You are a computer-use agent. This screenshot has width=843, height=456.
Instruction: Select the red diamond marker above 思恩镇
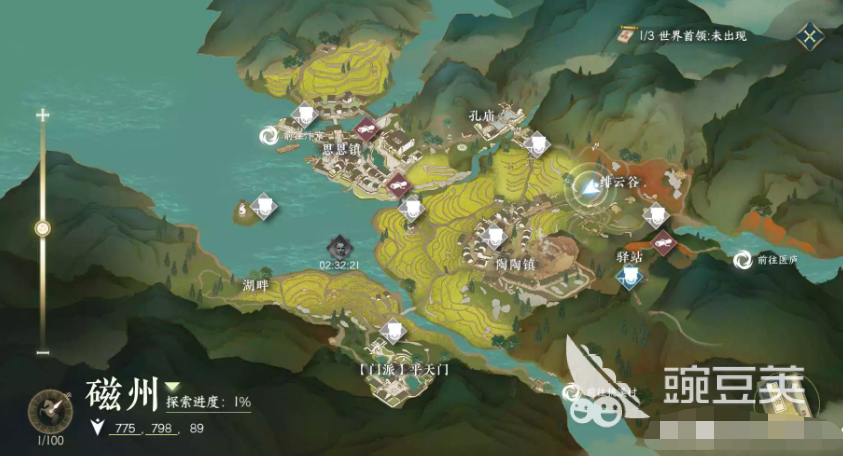tap(366, 128)
